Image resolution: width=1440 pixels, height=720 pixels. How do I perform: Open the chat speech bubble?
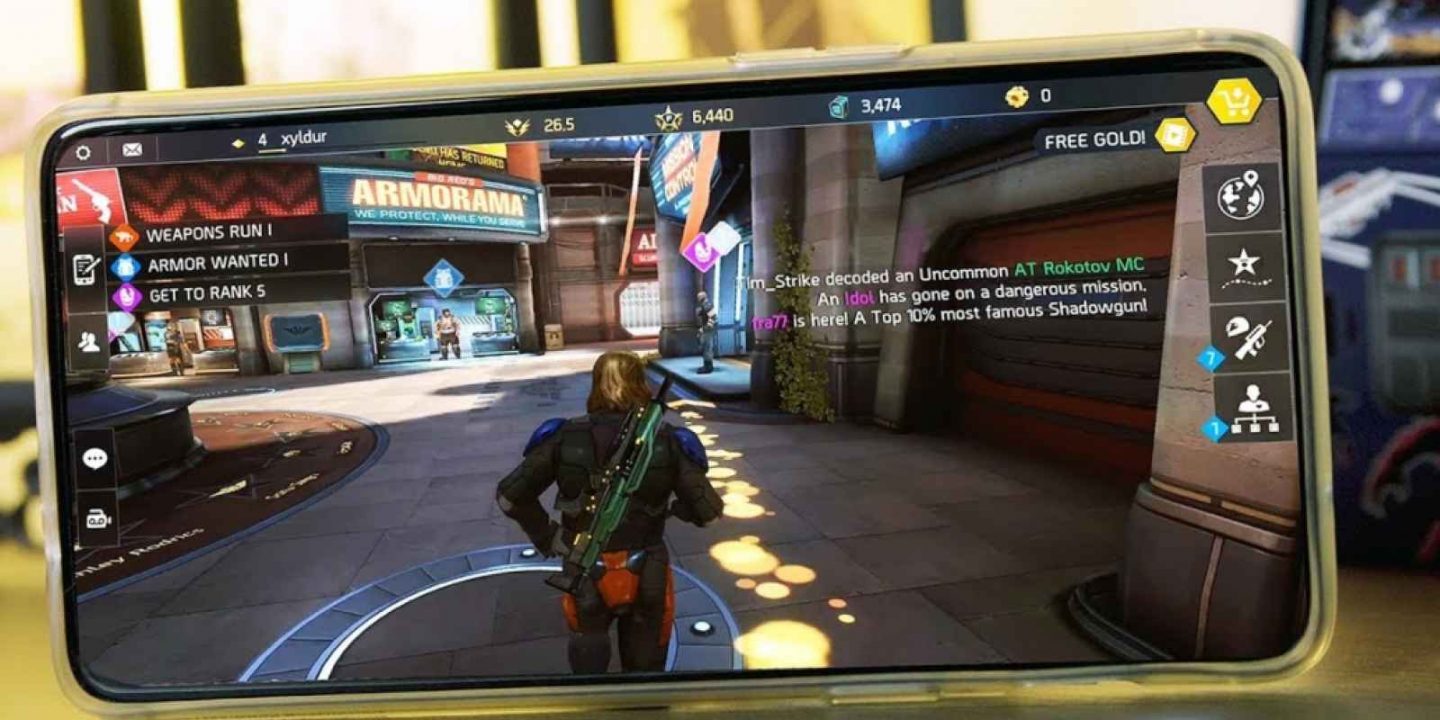click(x=95, y=459)
